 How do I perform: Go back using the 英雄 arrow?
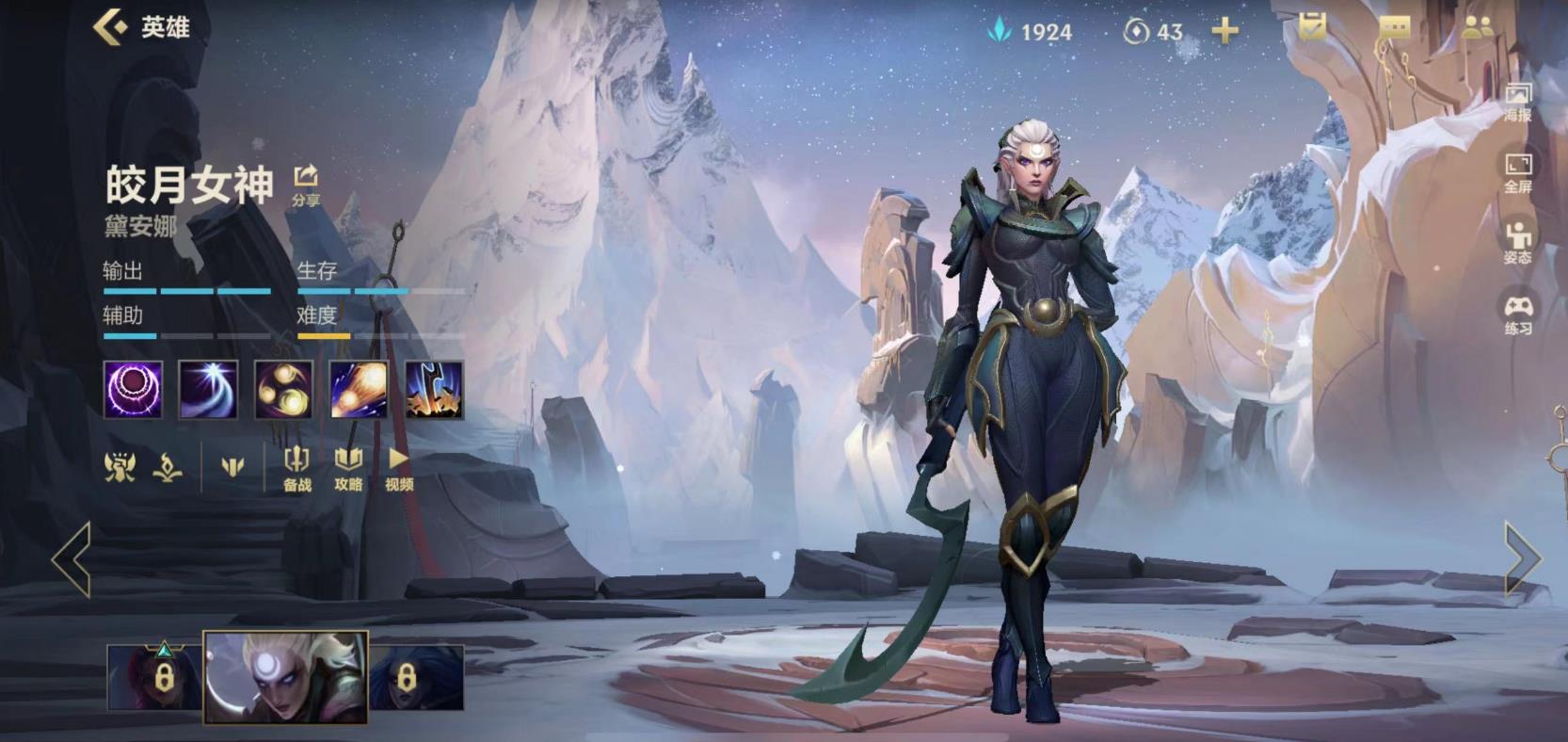point(111,27)
